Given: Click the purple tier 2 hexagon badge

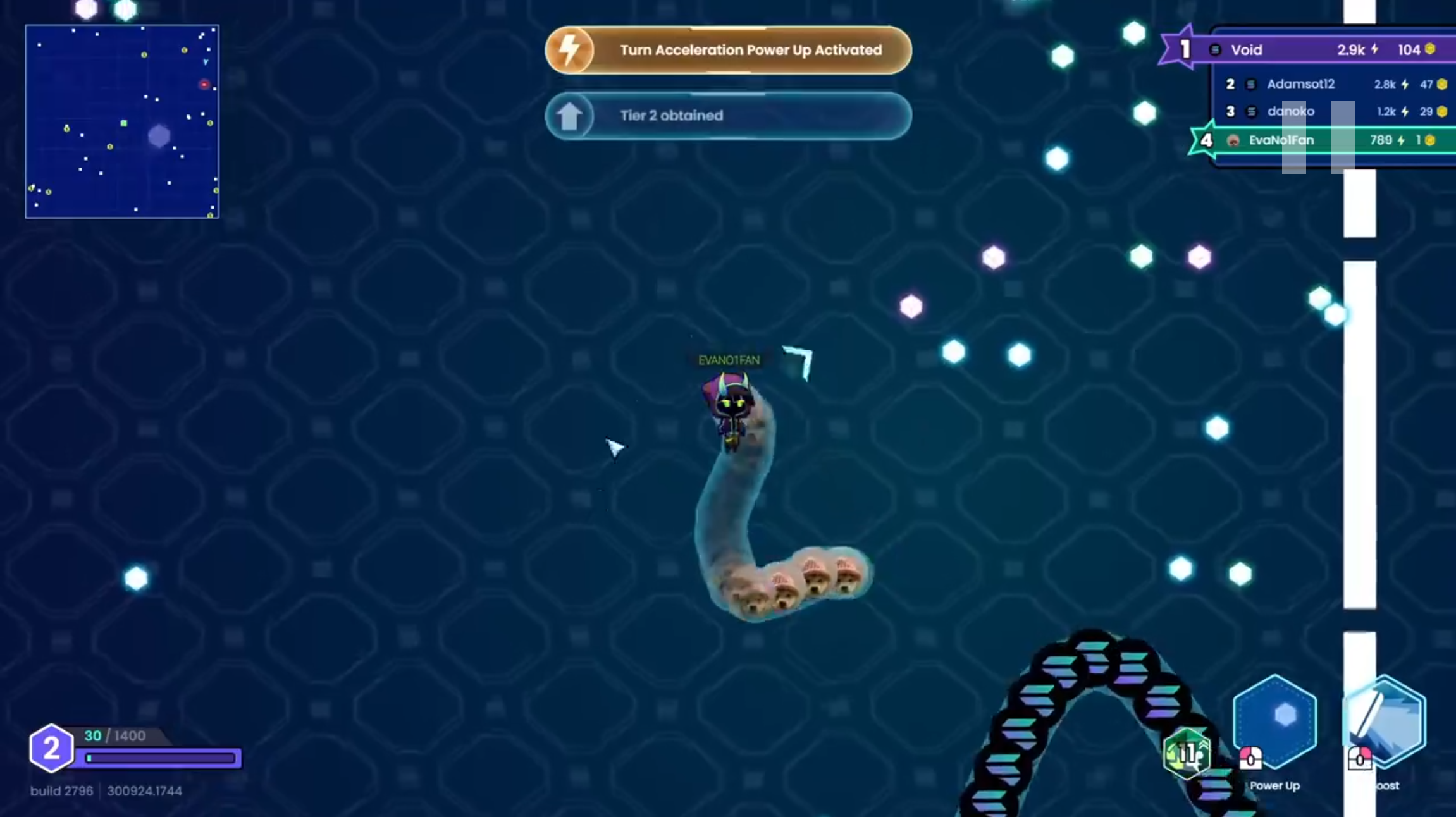Looking at the screenshot, I should 51,748.
